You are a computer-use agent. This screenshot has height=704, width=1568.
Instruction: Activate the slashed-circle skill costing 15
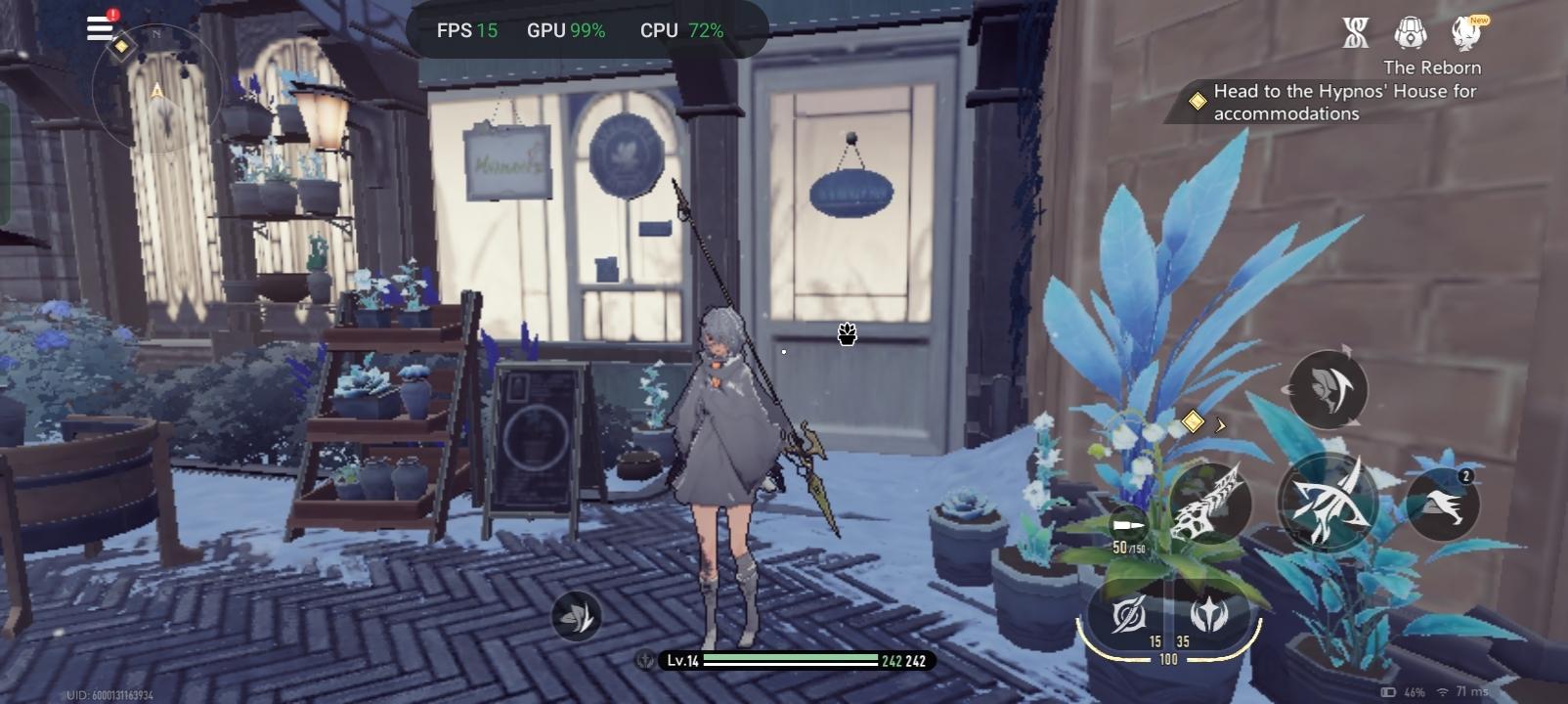[x=1129, y=615]
